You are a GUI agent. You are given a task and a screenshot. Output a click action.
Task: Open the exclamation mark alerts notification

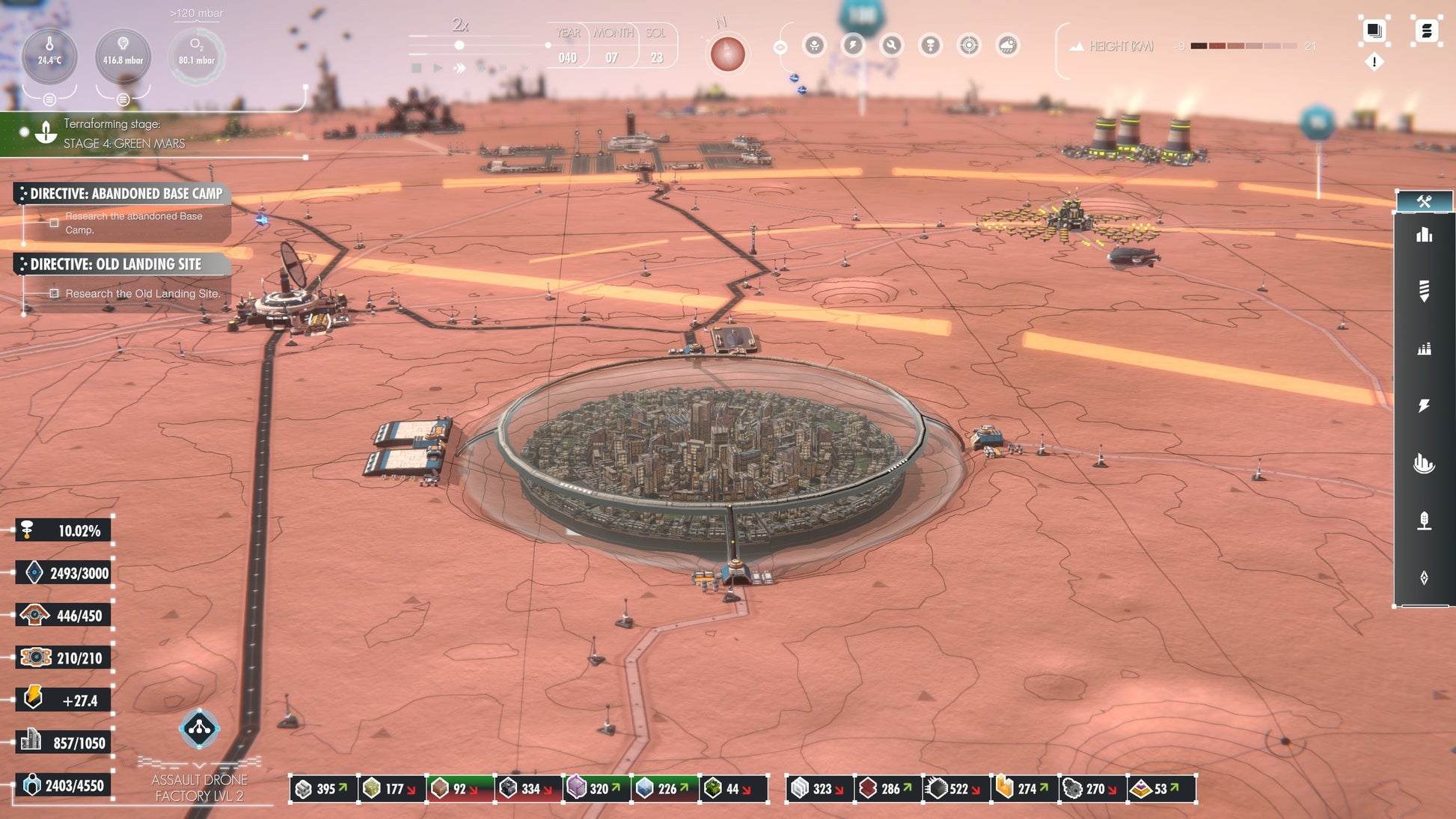pyautogui.click(x=1374, y=62)
